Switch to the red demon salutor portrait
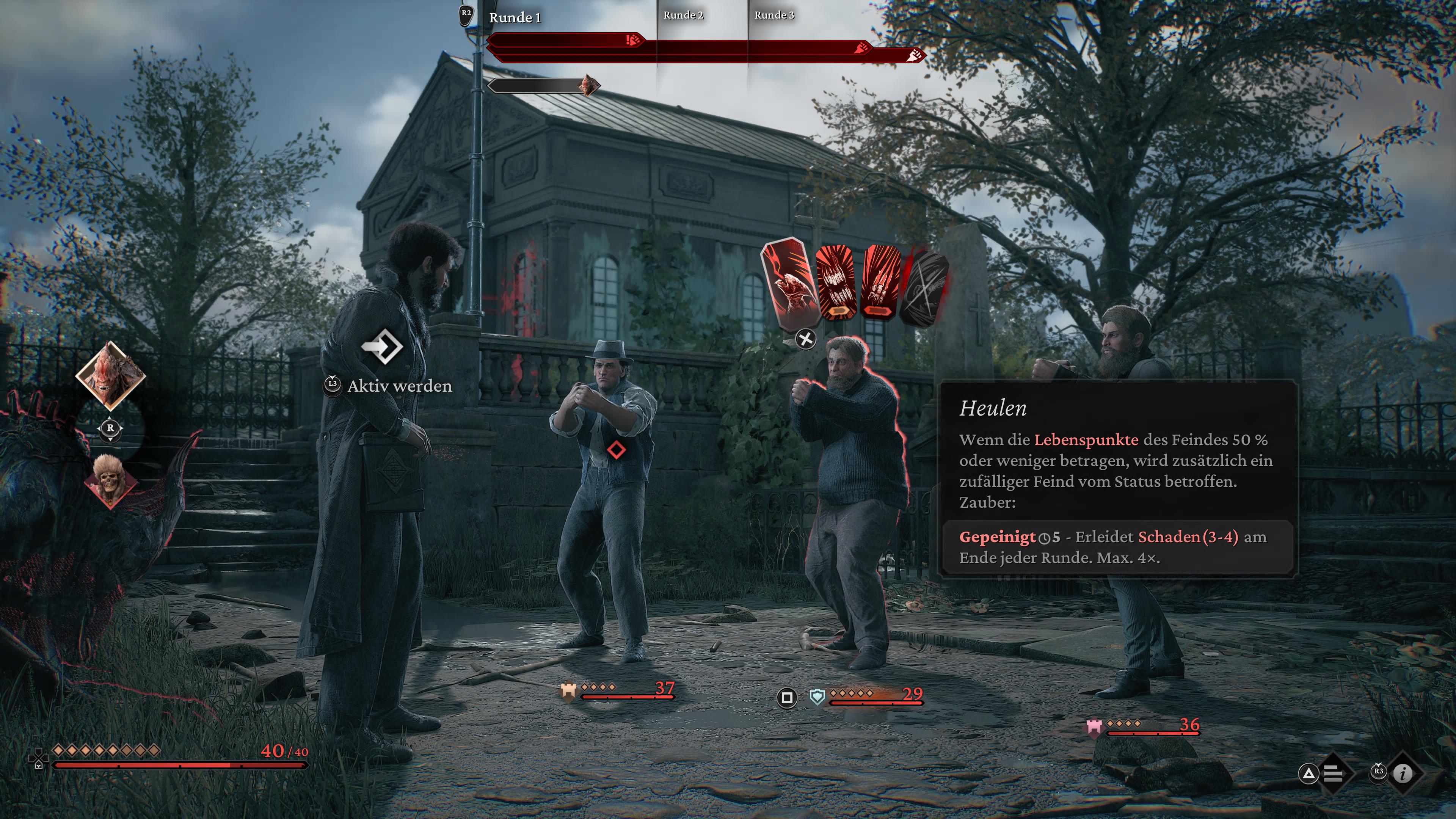This screenshot has width=1456, height=819. [x=110, y=375]
